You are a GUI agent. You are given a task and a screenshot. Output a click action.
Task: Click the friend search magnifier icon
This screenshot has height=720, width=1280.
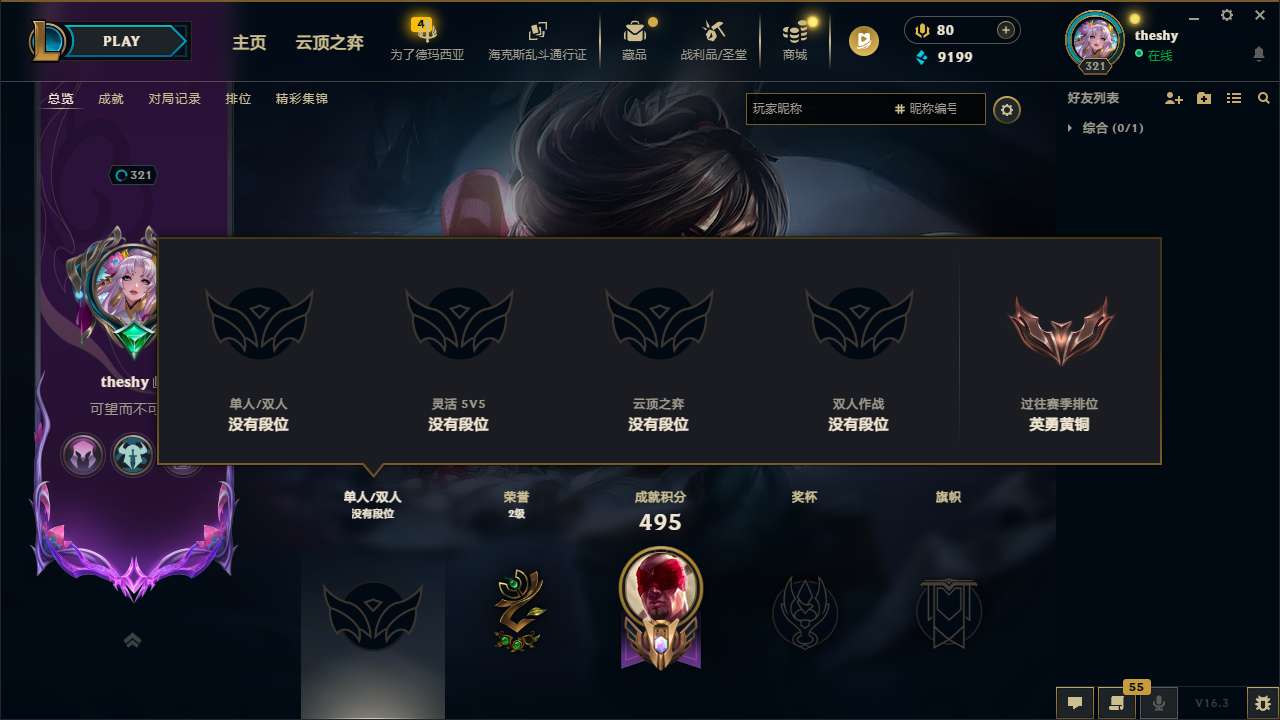pos(1263,98)
